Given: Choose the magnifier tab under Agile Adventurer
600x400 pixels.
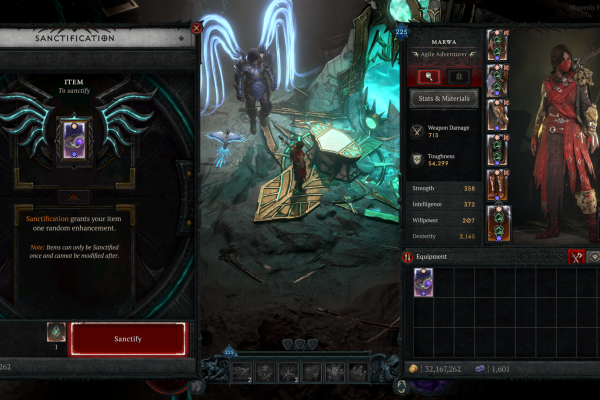Looking at the screenshot, I should (x=431, y=75).
